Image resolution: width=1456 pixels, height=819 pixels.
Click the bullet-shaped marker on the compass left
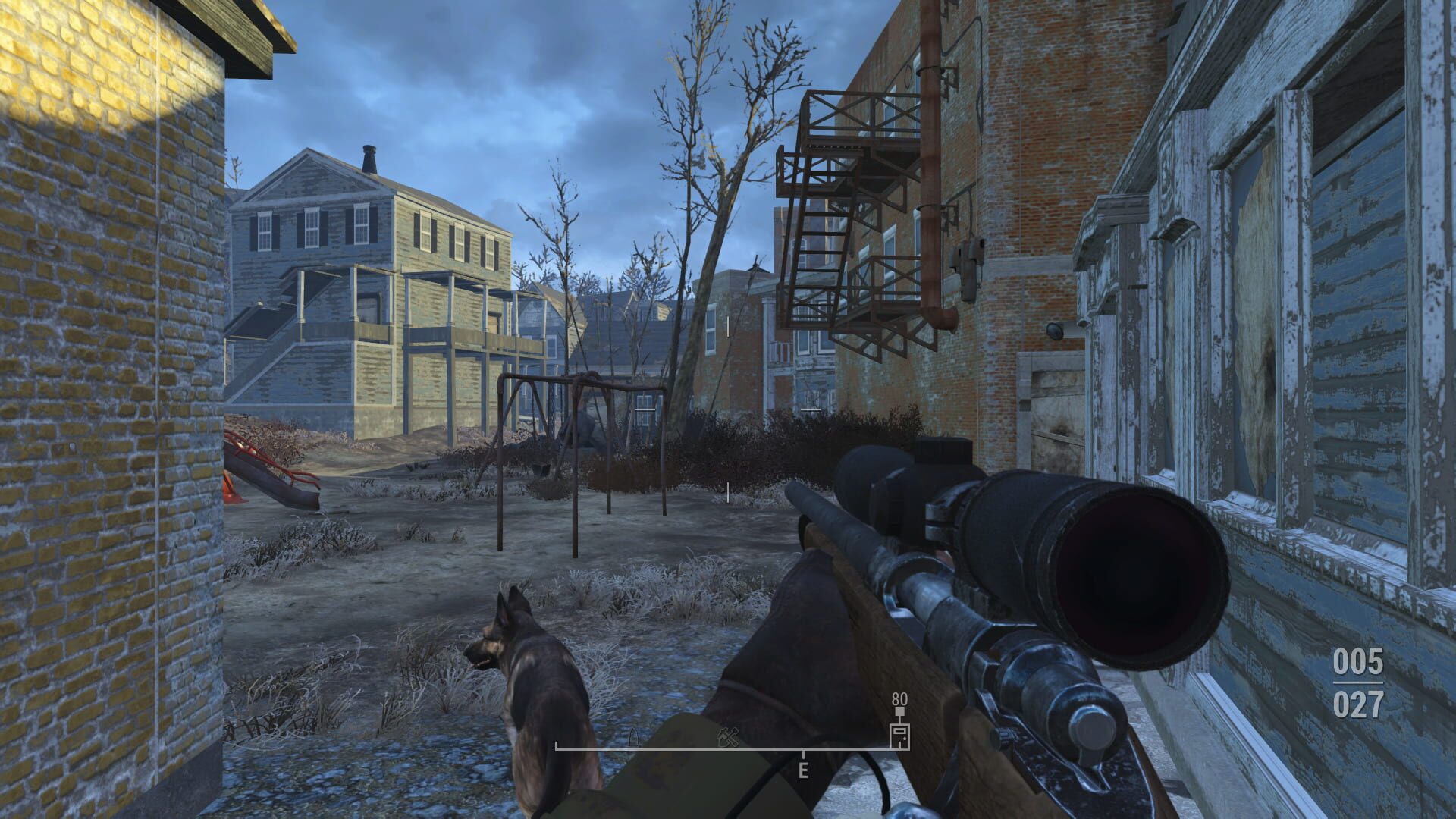[x=634, y=737]
